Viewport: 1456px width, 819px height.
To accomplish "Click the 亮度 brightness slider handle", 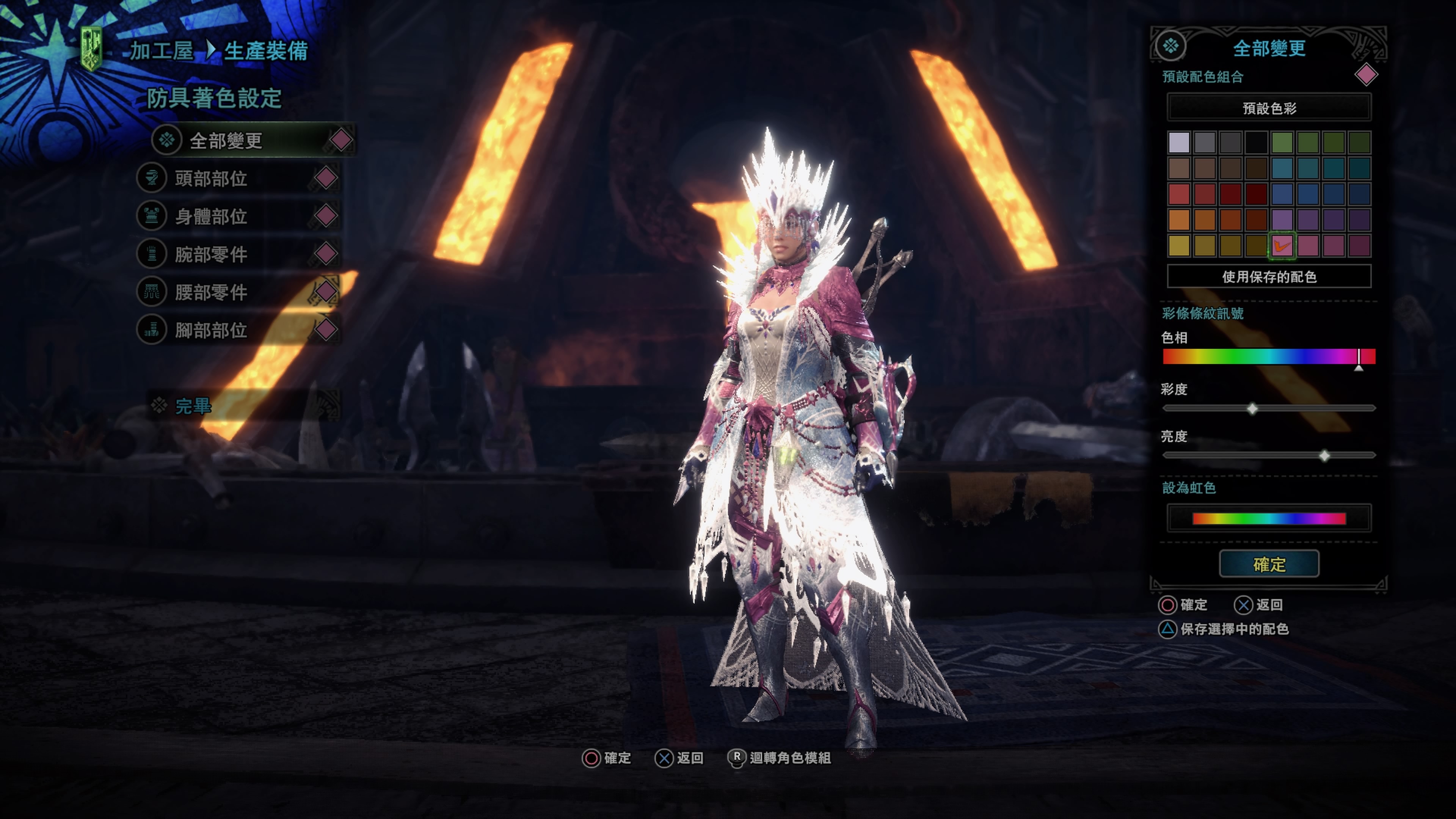I will tap(1324, 455).
